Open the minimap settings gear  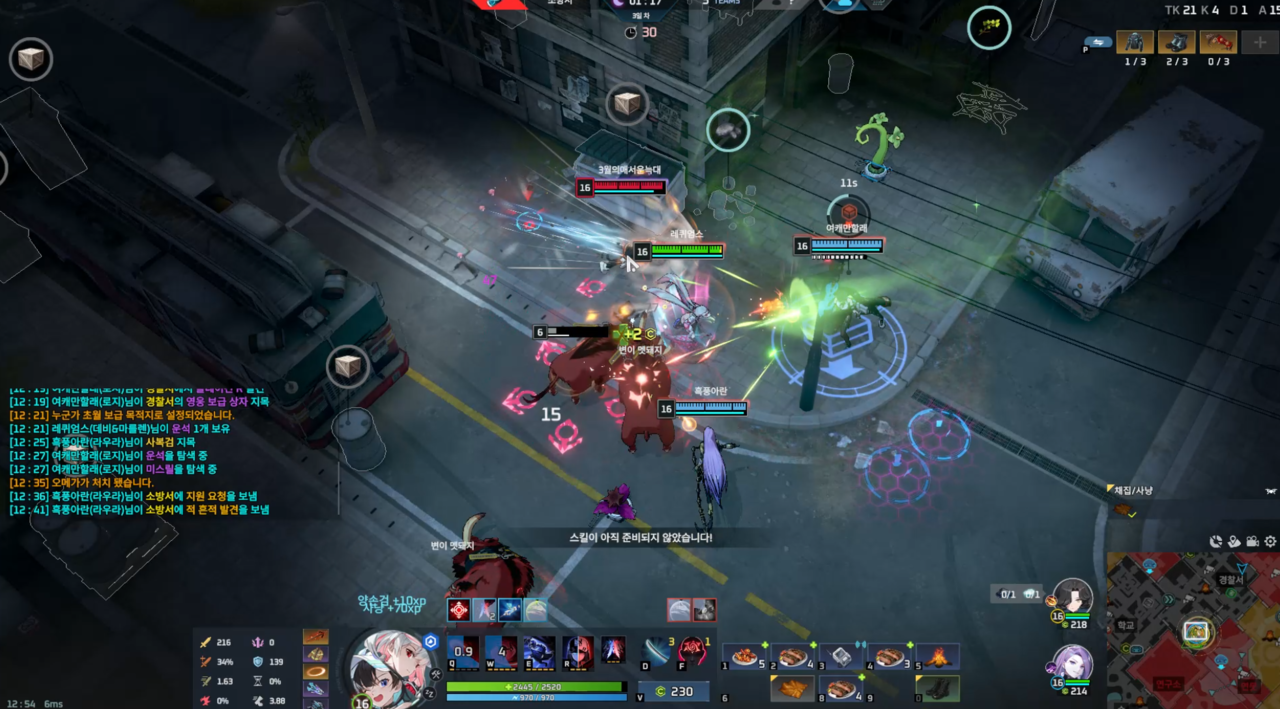tap(1270, 541)
